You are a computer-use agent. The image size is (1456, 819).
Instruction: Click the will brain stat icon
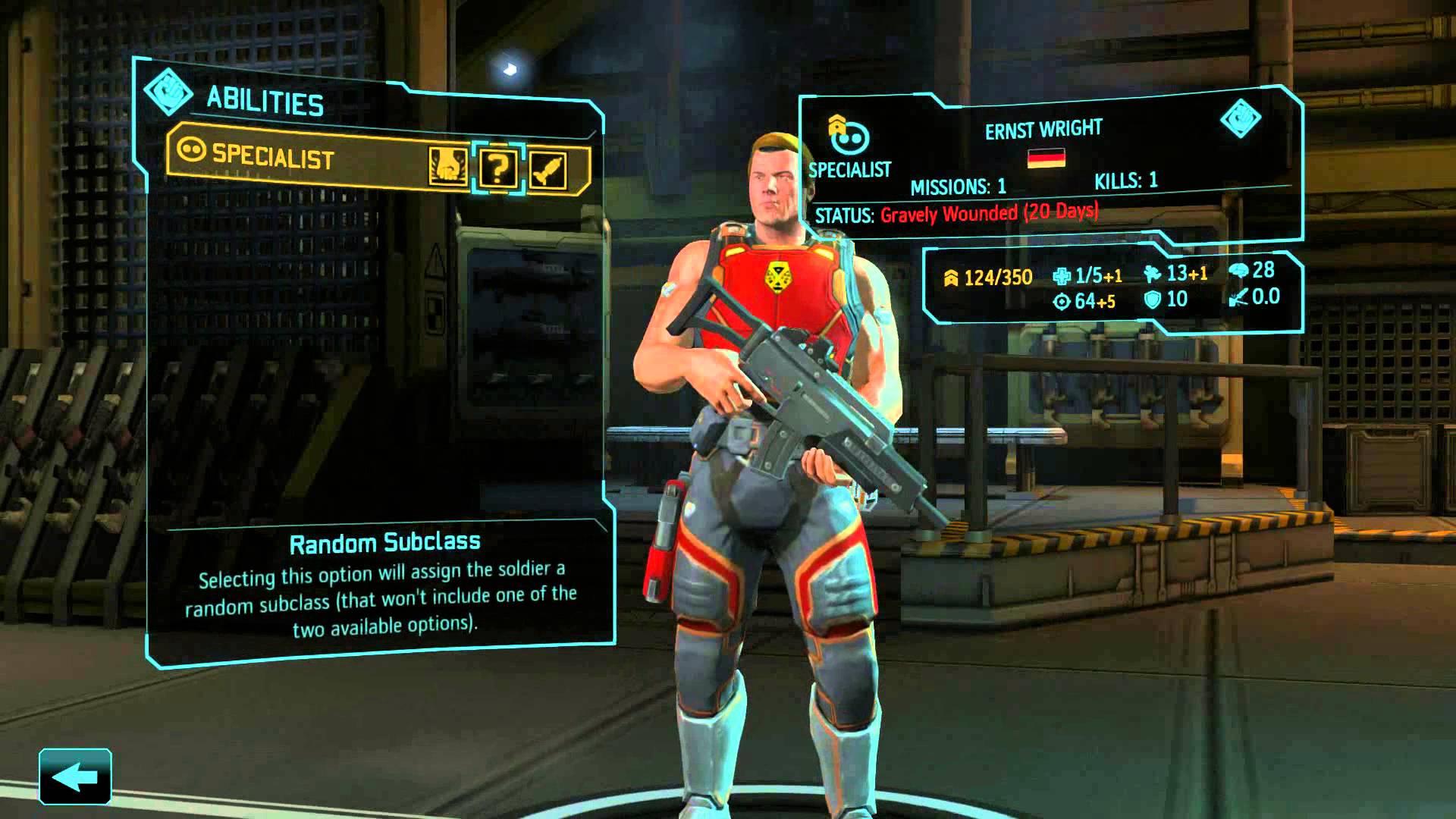(1239, 270)
